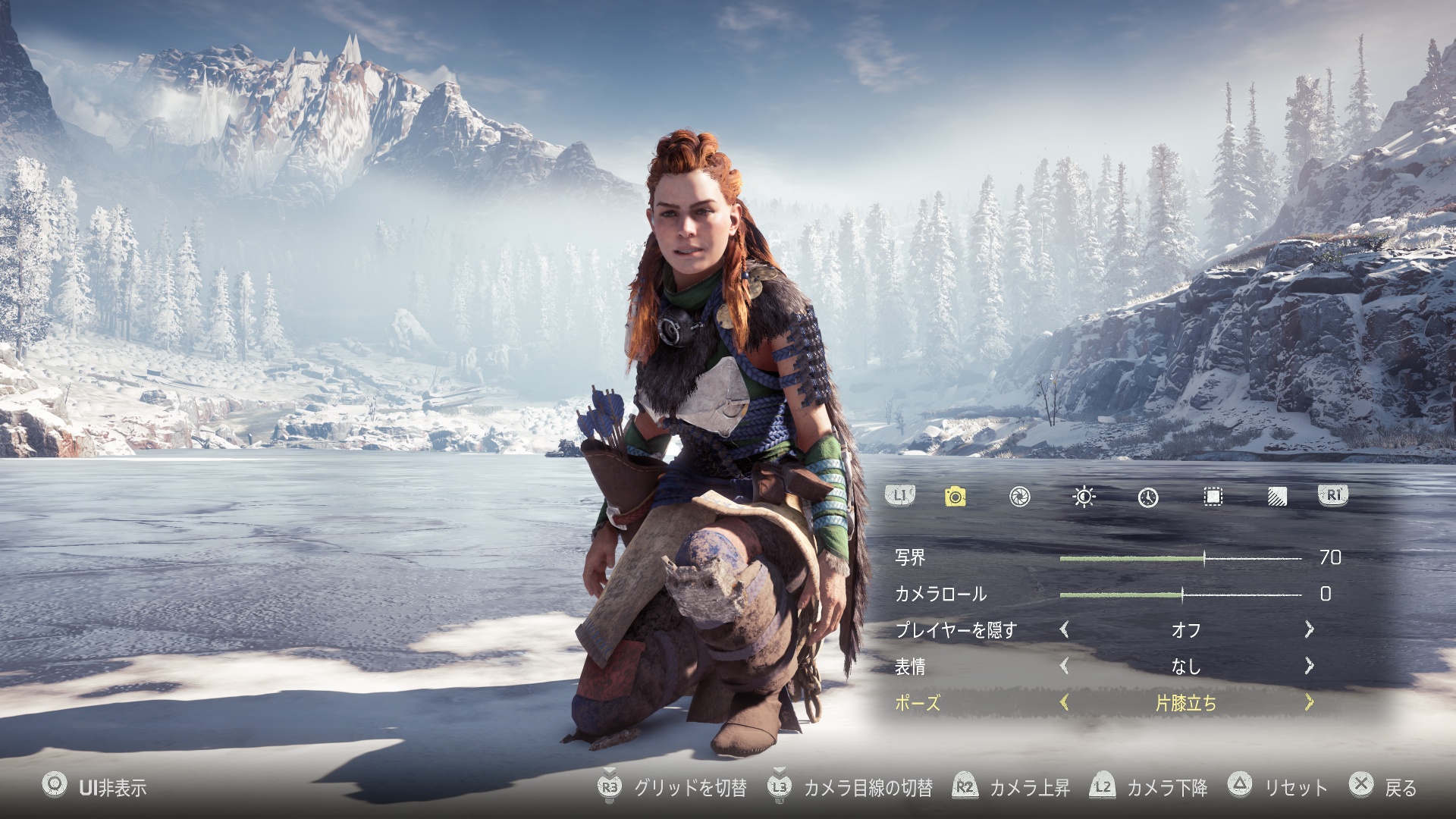
Task: Select the 写界 row label
Action: click(x=910, y=557)
